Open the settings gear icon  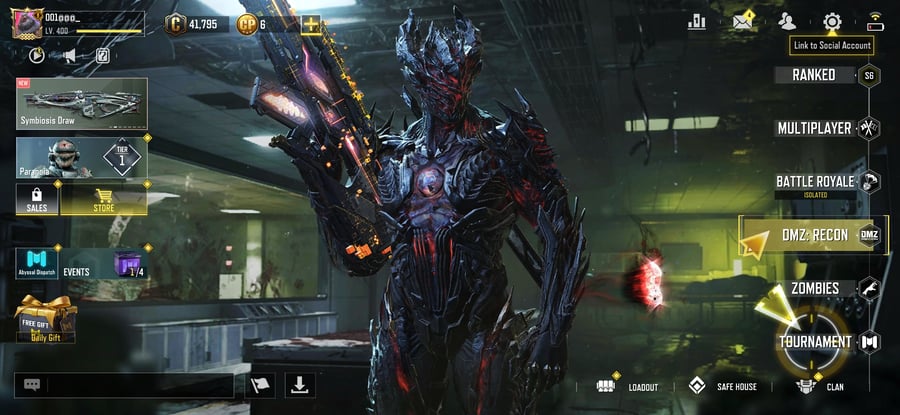(x=832, y=21)
